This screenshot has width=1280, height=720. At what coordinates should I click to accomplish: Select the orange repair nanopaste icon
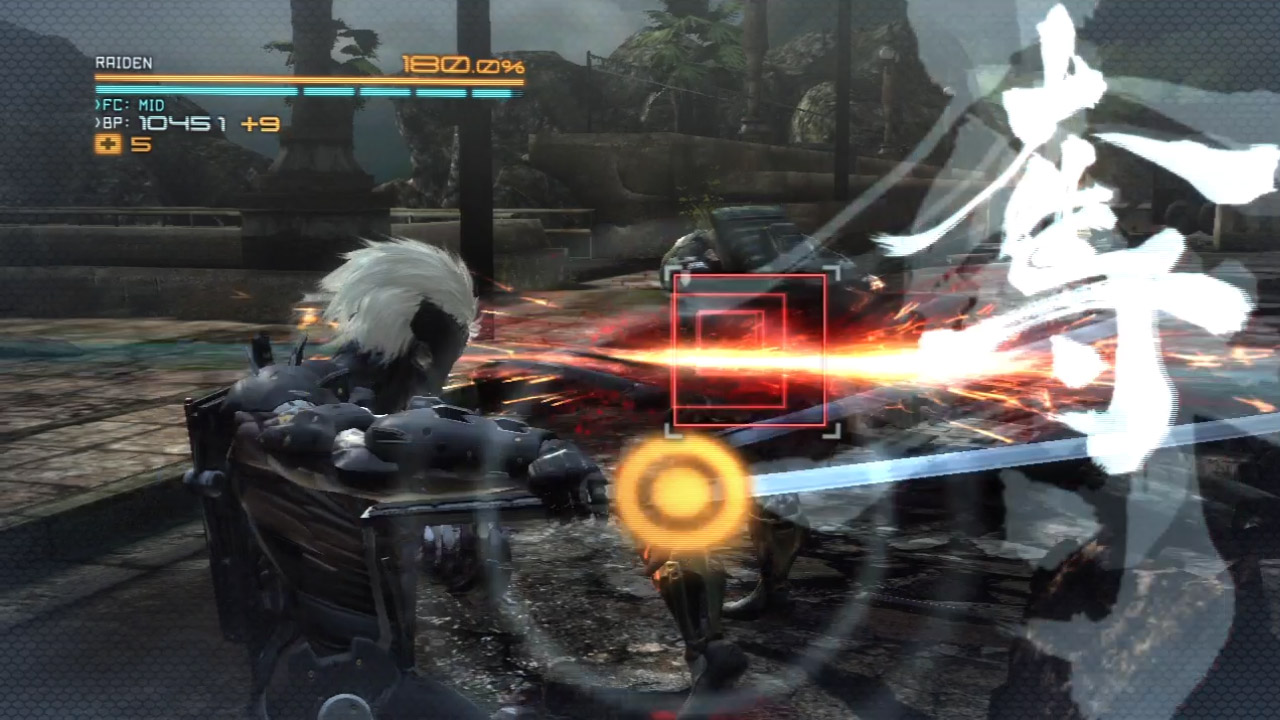[108, 144]
